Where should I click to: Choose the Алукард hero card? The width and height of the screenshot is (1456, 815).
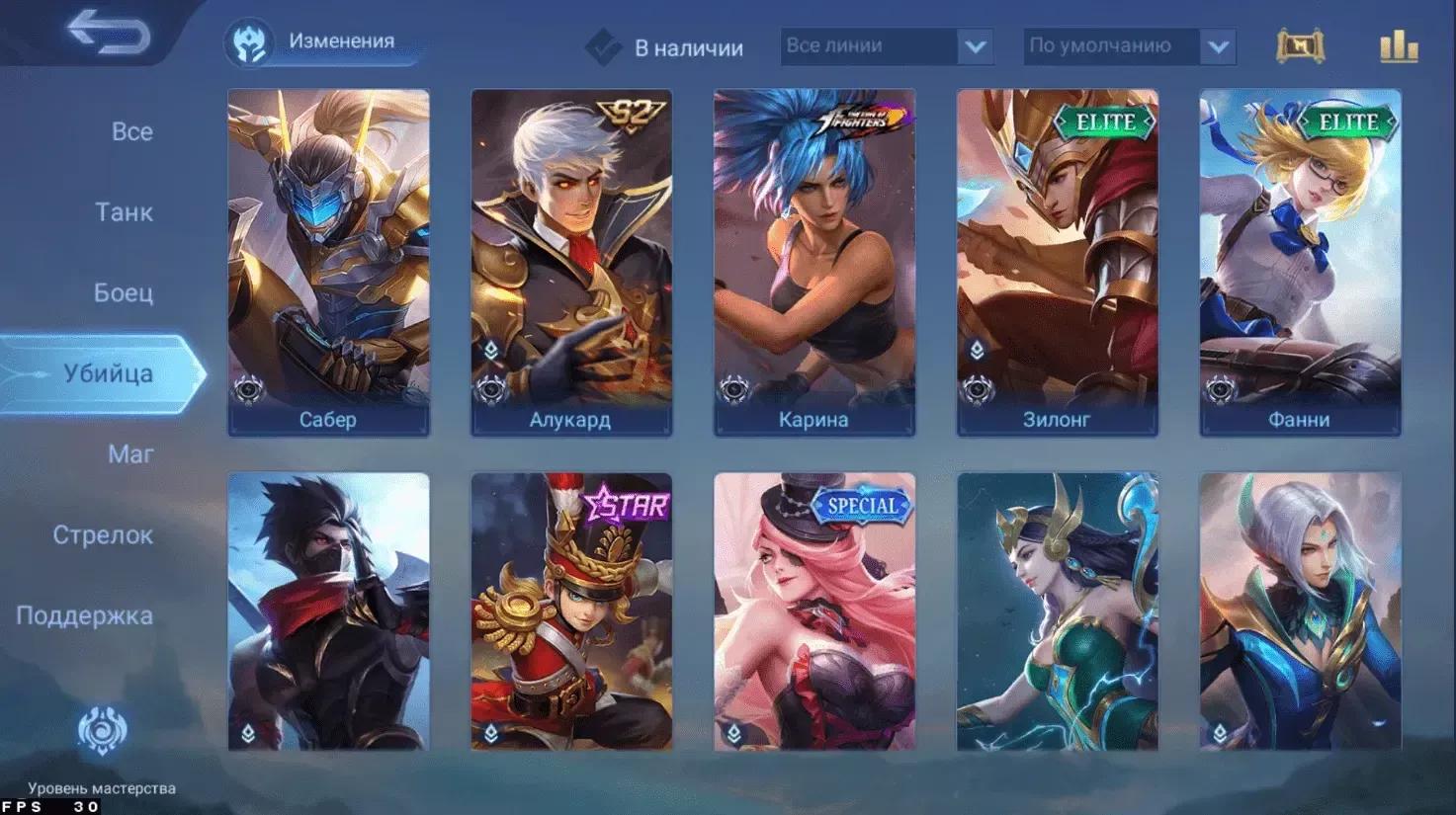(x=571, y=262)
